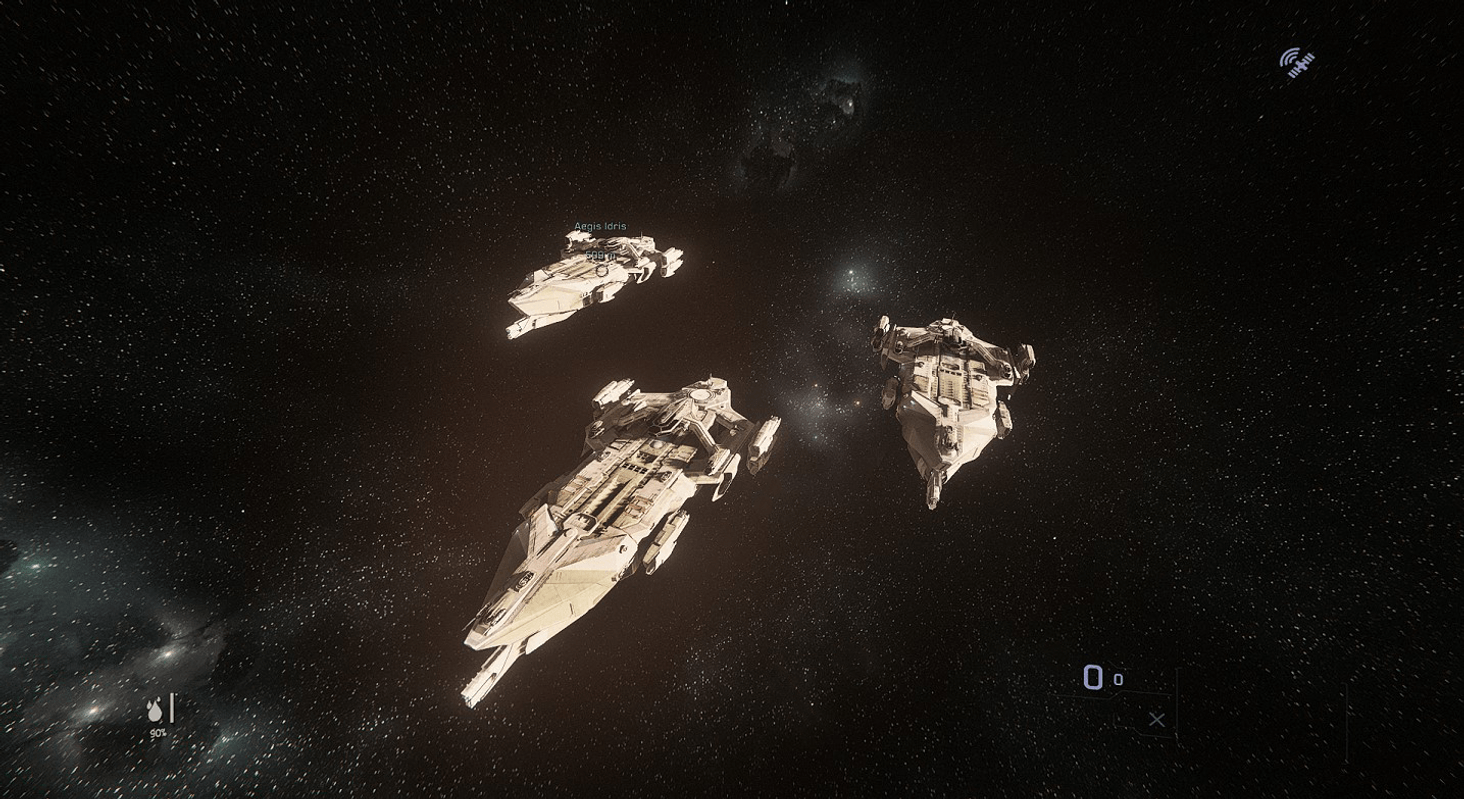Viewport: 1464px width, 799px height.
Task: Click the satellite comm signal icon
Action: point(1298,61)
